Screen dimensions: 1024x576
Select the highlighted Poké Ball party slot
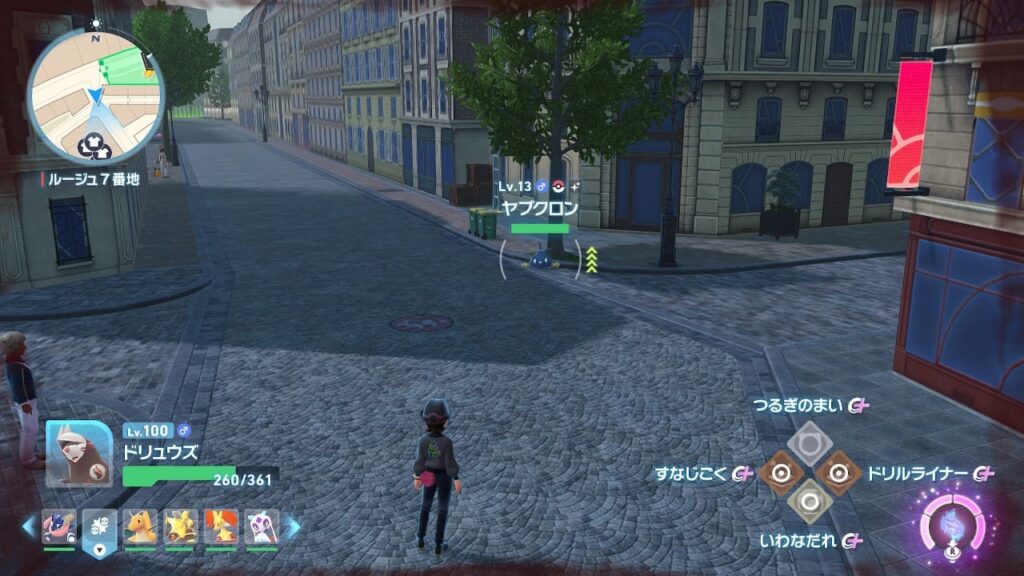99,526
